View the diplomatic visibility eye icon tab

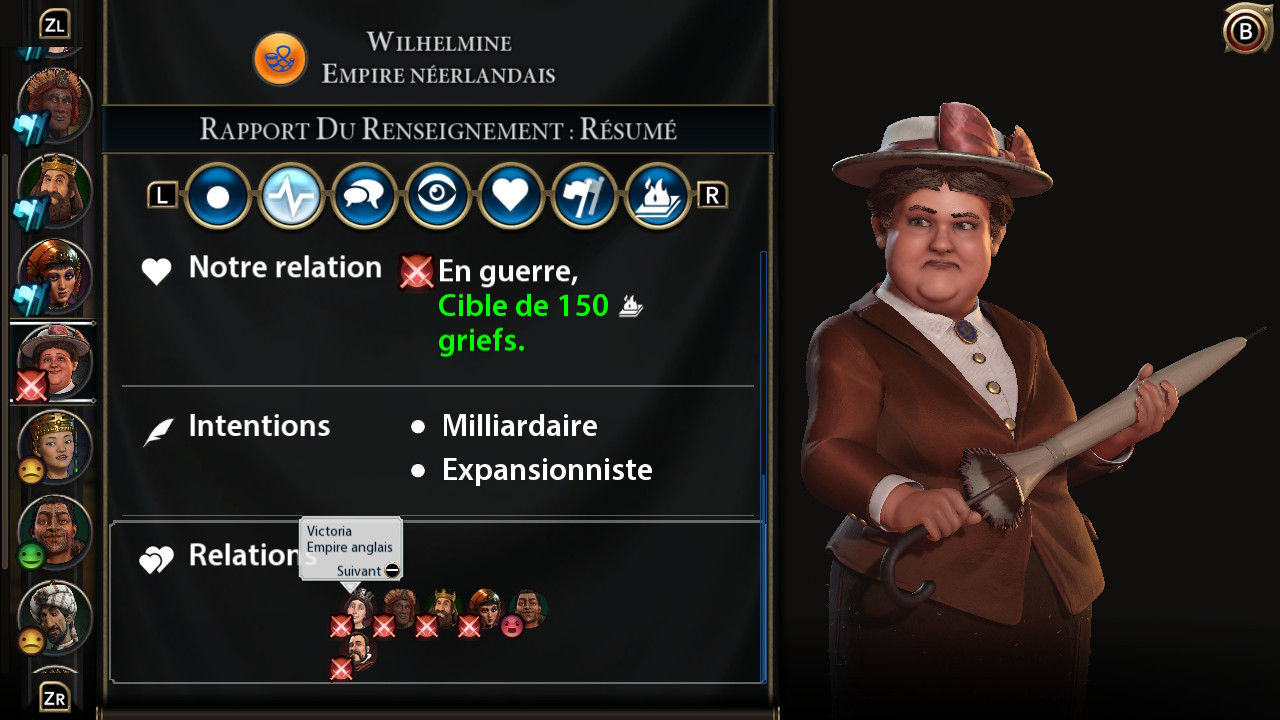tap(437, 196)
